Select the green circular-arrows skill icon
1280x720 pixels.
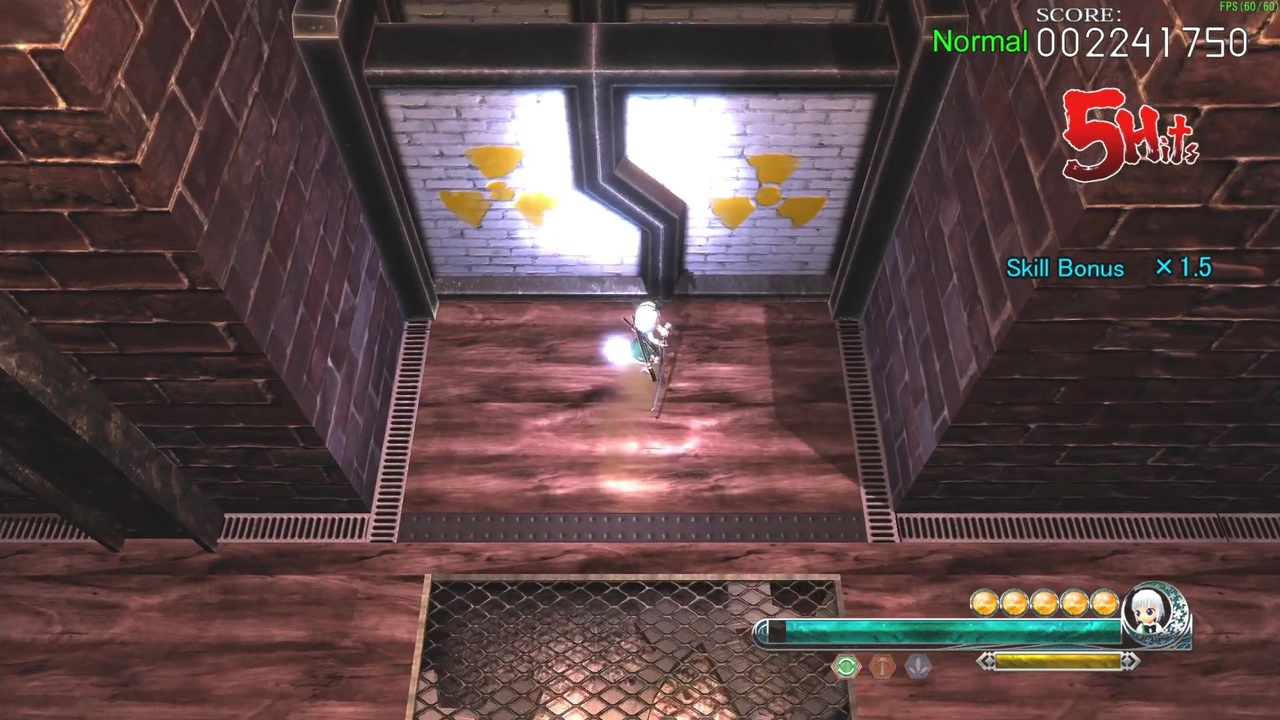[x=845, y=667]
